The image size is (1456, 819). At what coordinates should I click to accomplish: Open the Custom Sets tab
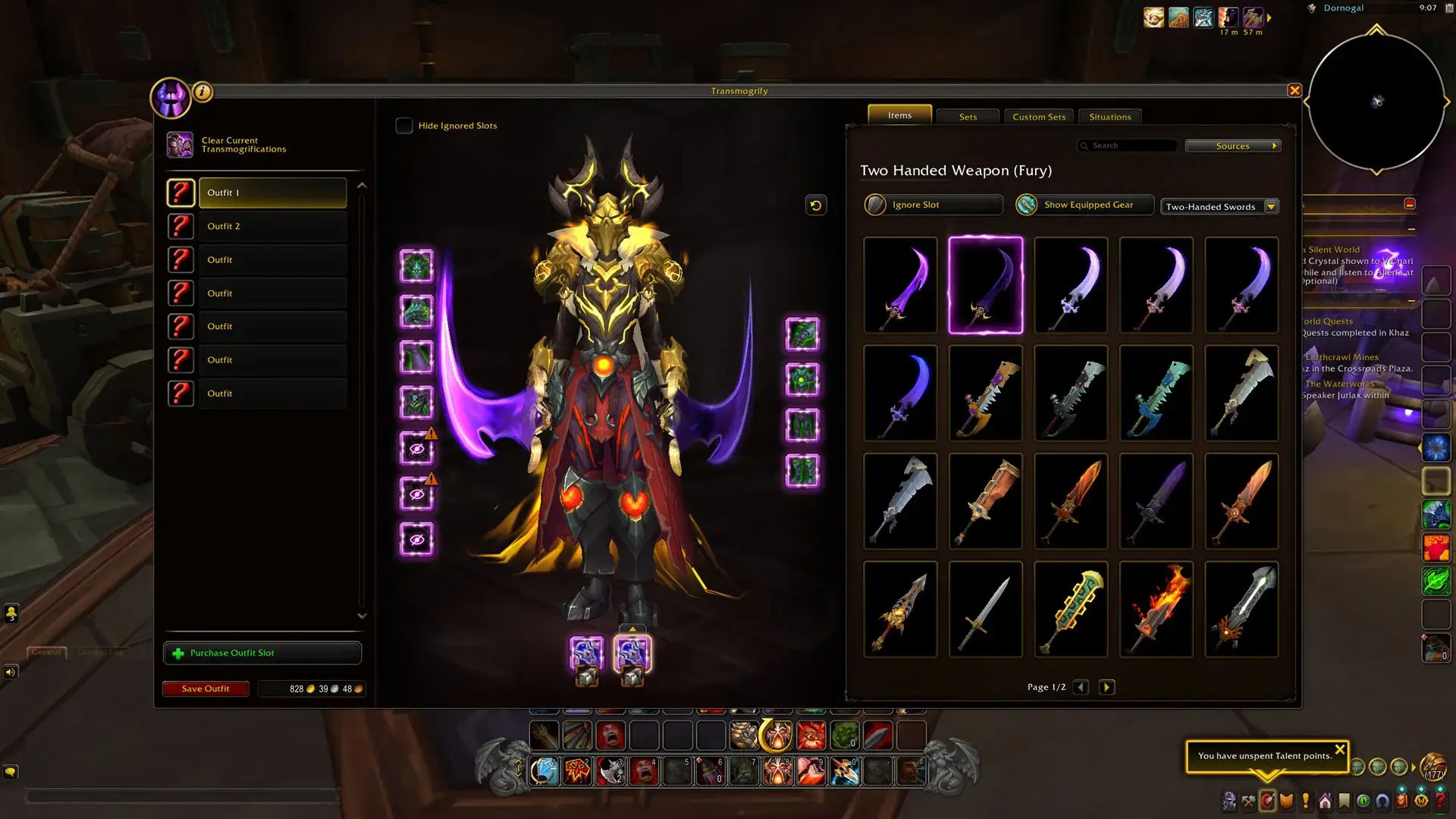[x=1038, y=117]
